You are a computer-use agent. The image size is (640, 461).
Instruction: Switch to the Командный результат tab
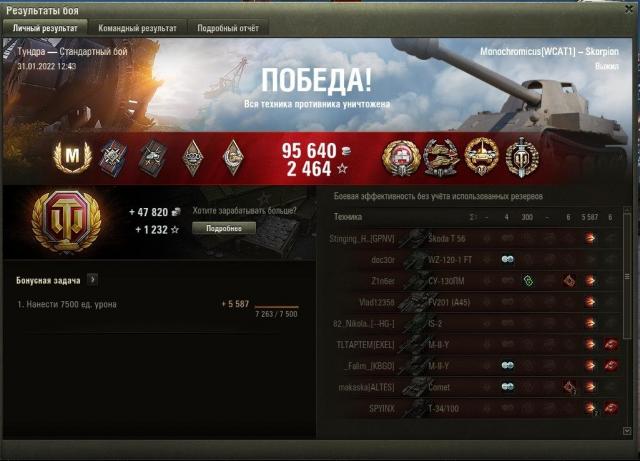(x=144, y=29)
